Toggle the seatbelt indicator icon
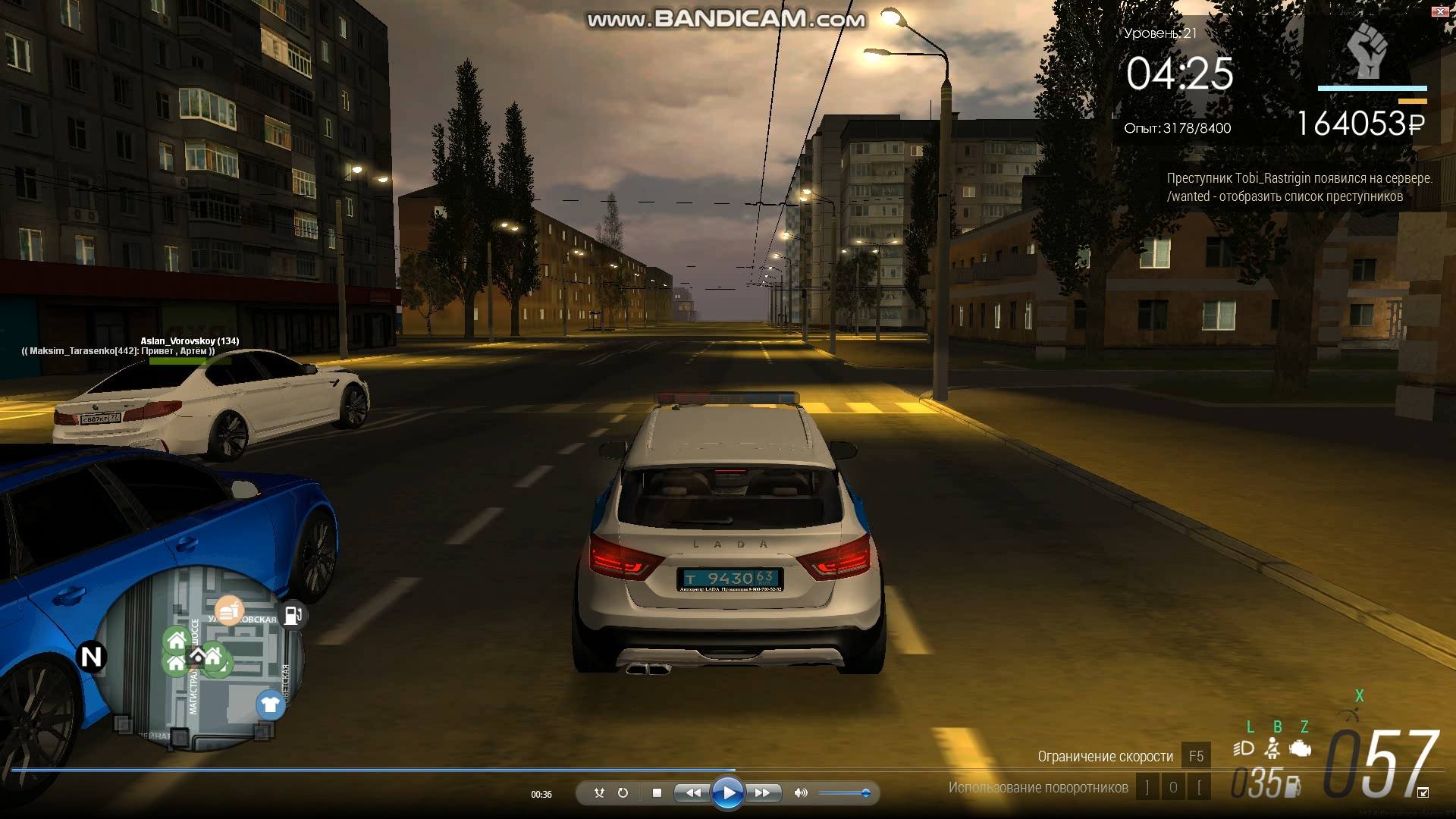Viewport: 1456px width, 819px height. click(x=1272, y=749)
